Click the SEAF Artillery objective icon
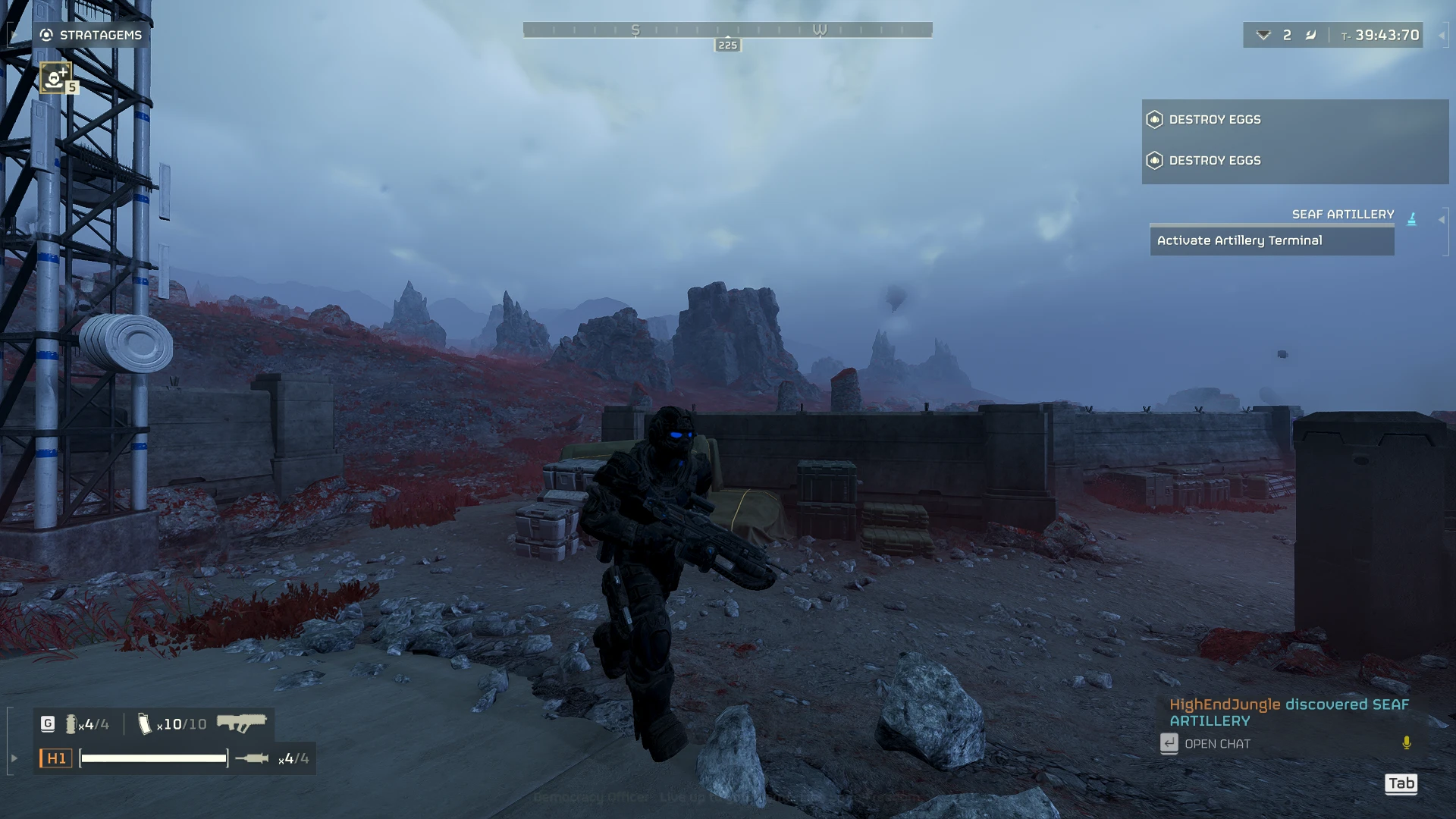The height and width of the screenshot is (819, 1456). (x=1411, y=219)
